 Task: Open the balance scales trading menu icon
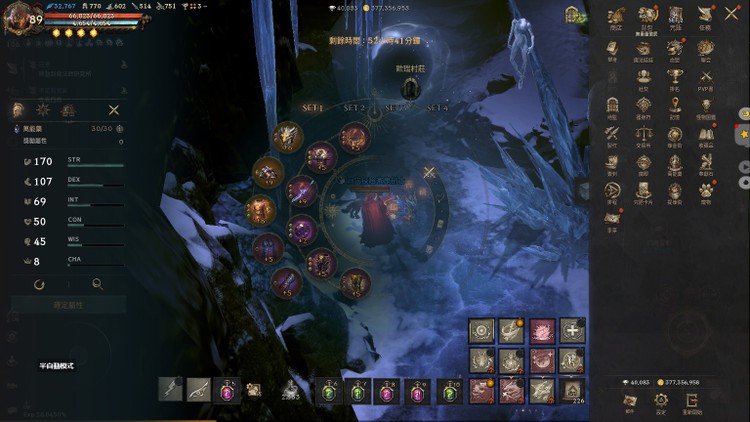(644, 135)
